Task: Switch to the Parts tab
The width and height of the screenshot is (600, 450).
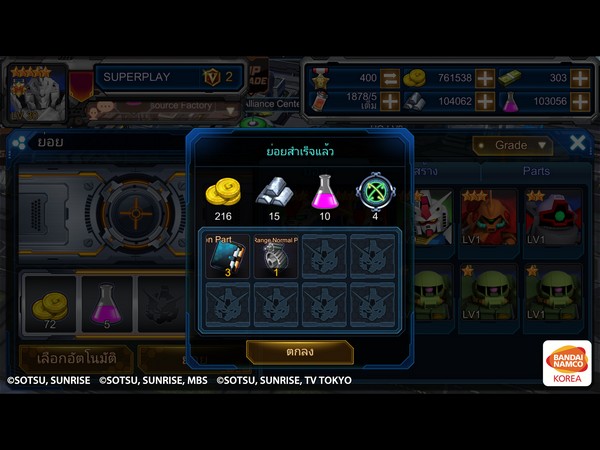Action: coord(536,171)
